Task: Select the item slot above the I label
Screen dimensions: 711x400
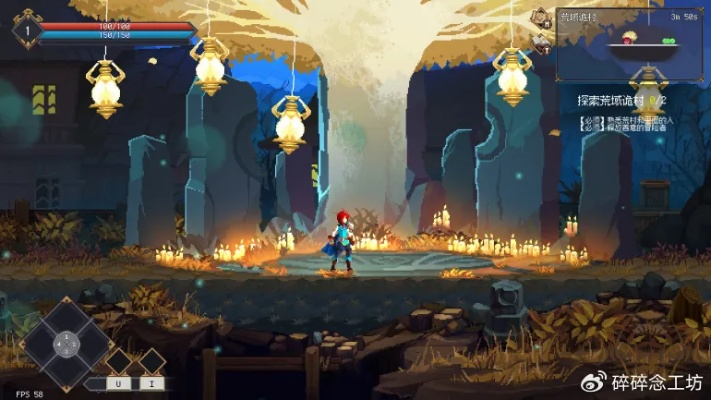Action: (151, 361)
